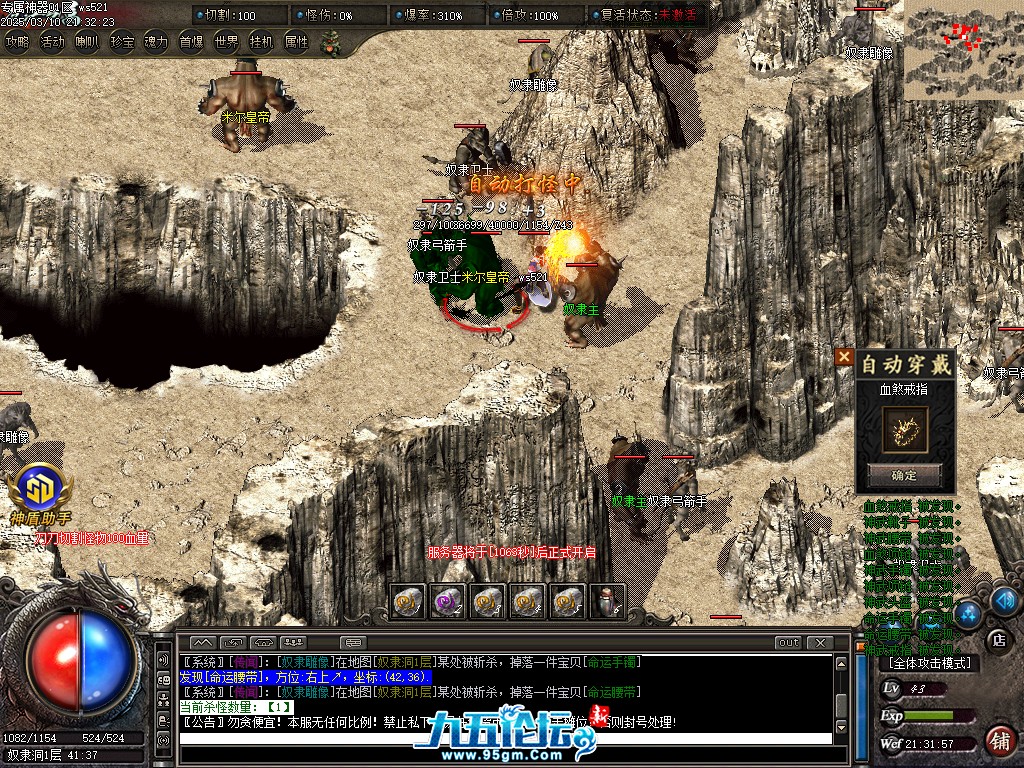Screen dimensions: 1024x768
Task: Open the minimap
Action: click(963, 49)
